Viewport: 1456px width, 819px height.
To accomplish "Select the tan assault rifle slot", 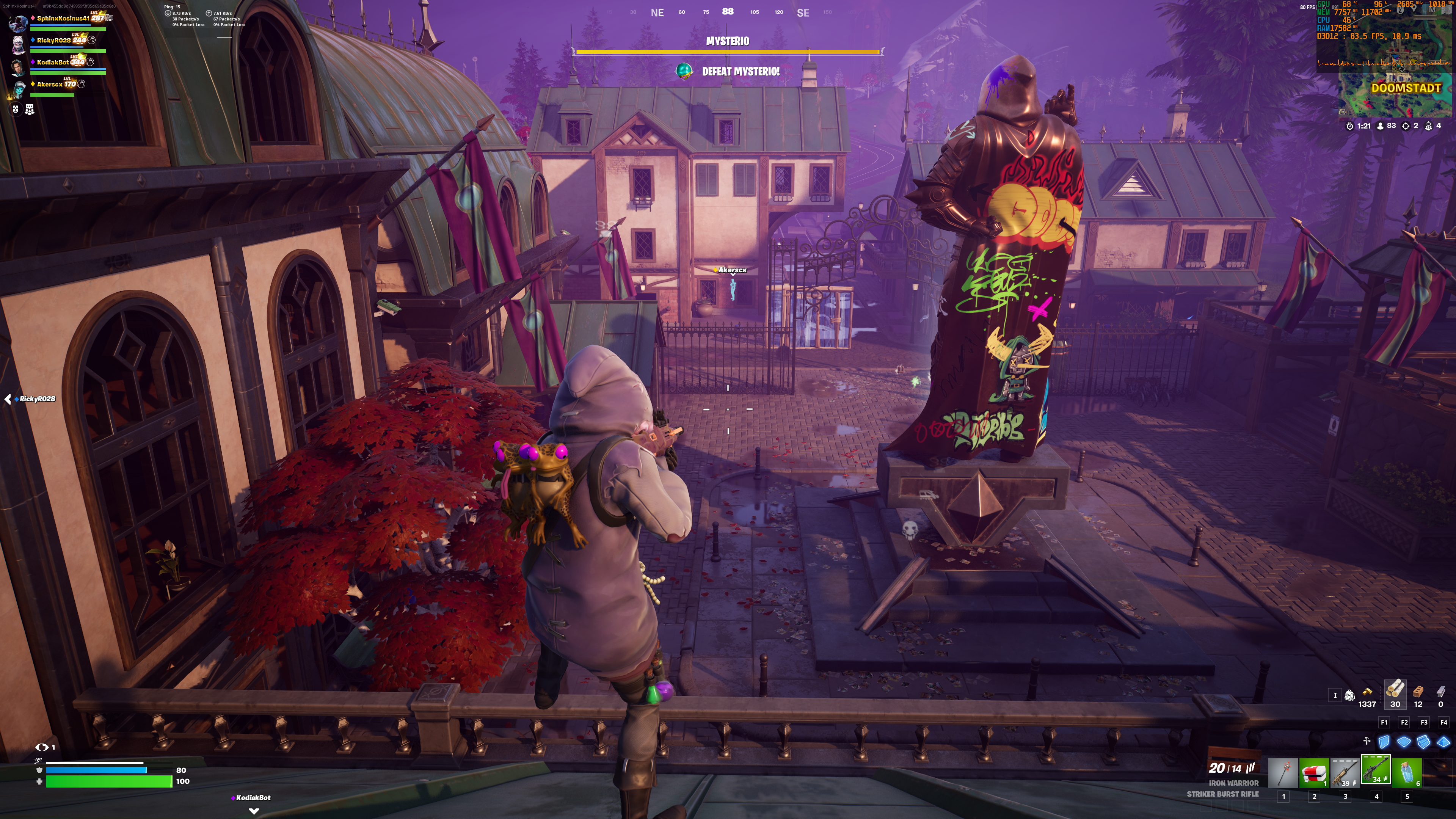I will pos(1345,772).
